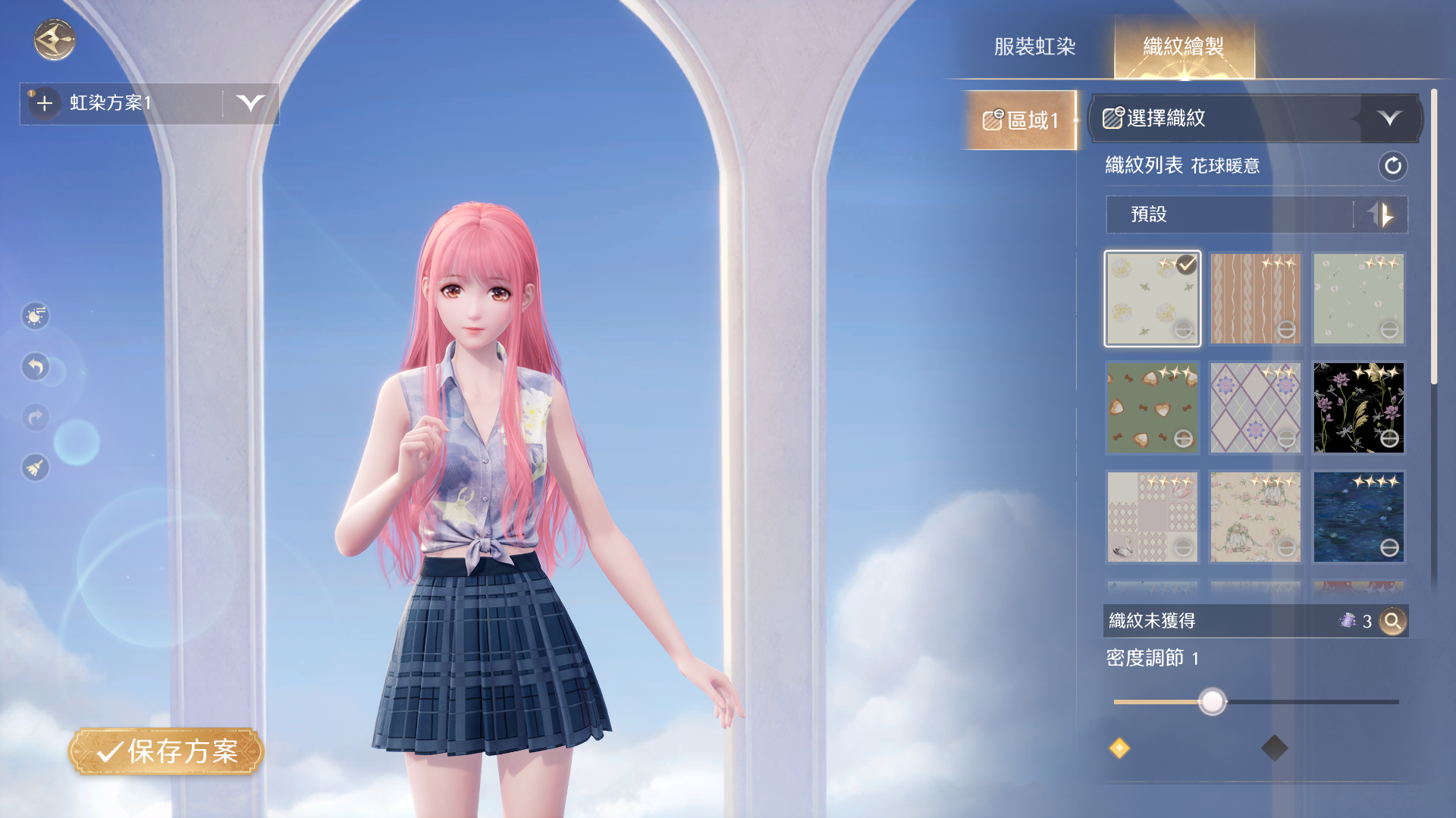Toggle the sun lighting icon

(x=36, y=315)
